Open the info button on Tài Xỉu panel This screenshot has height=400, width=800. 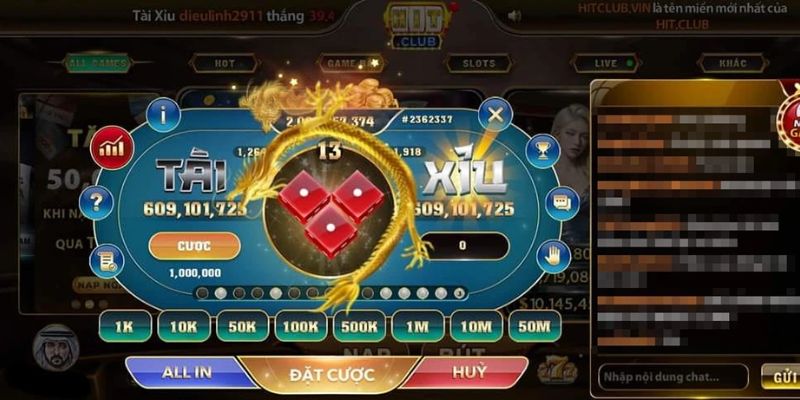[x=163, y=114]
